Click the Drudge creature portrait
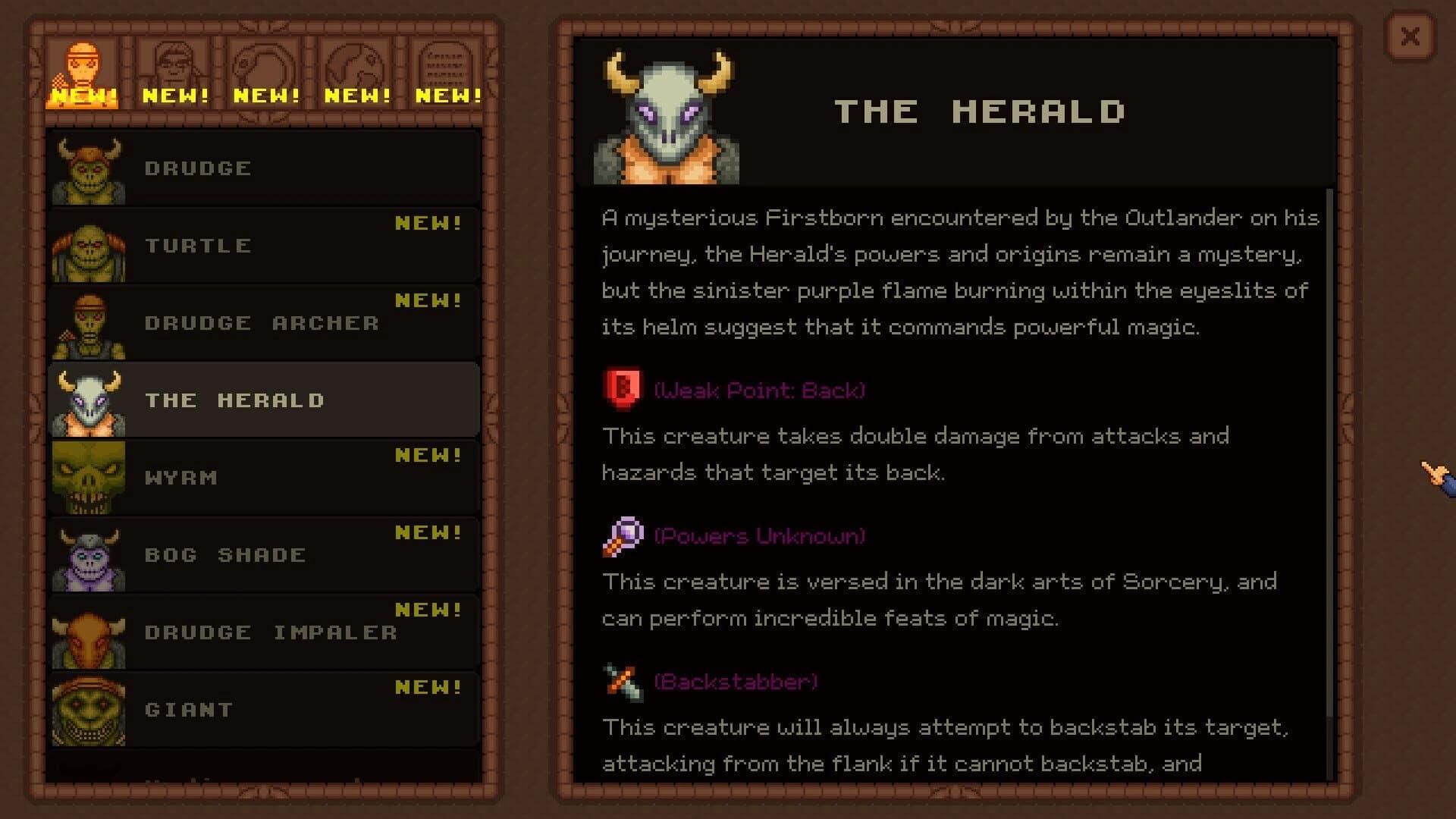Image resolution: width=1456 pixels, height=819 pixels. [x=89, y=168]
